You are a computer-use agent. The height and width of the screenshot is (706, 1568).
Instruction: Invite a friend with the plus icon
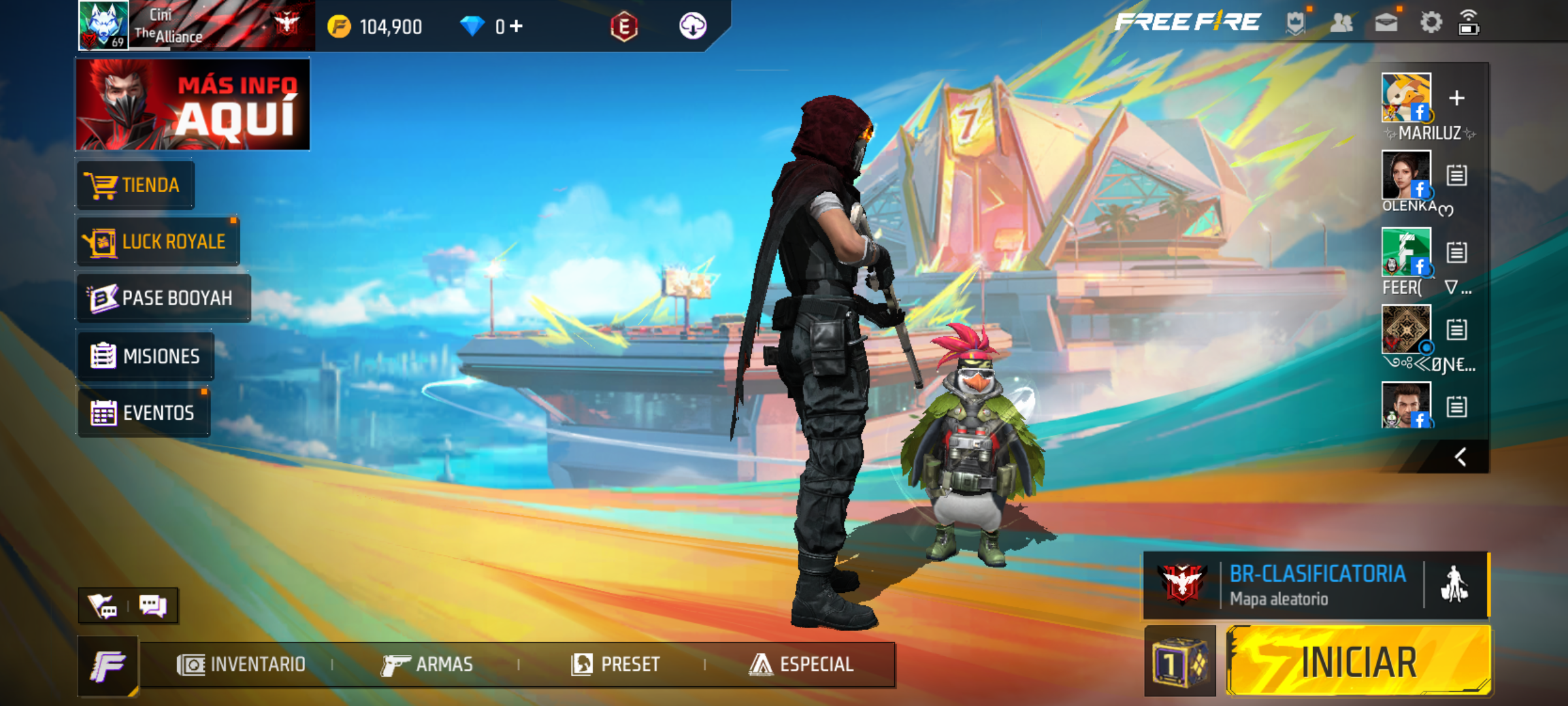tap(1456, 98)
